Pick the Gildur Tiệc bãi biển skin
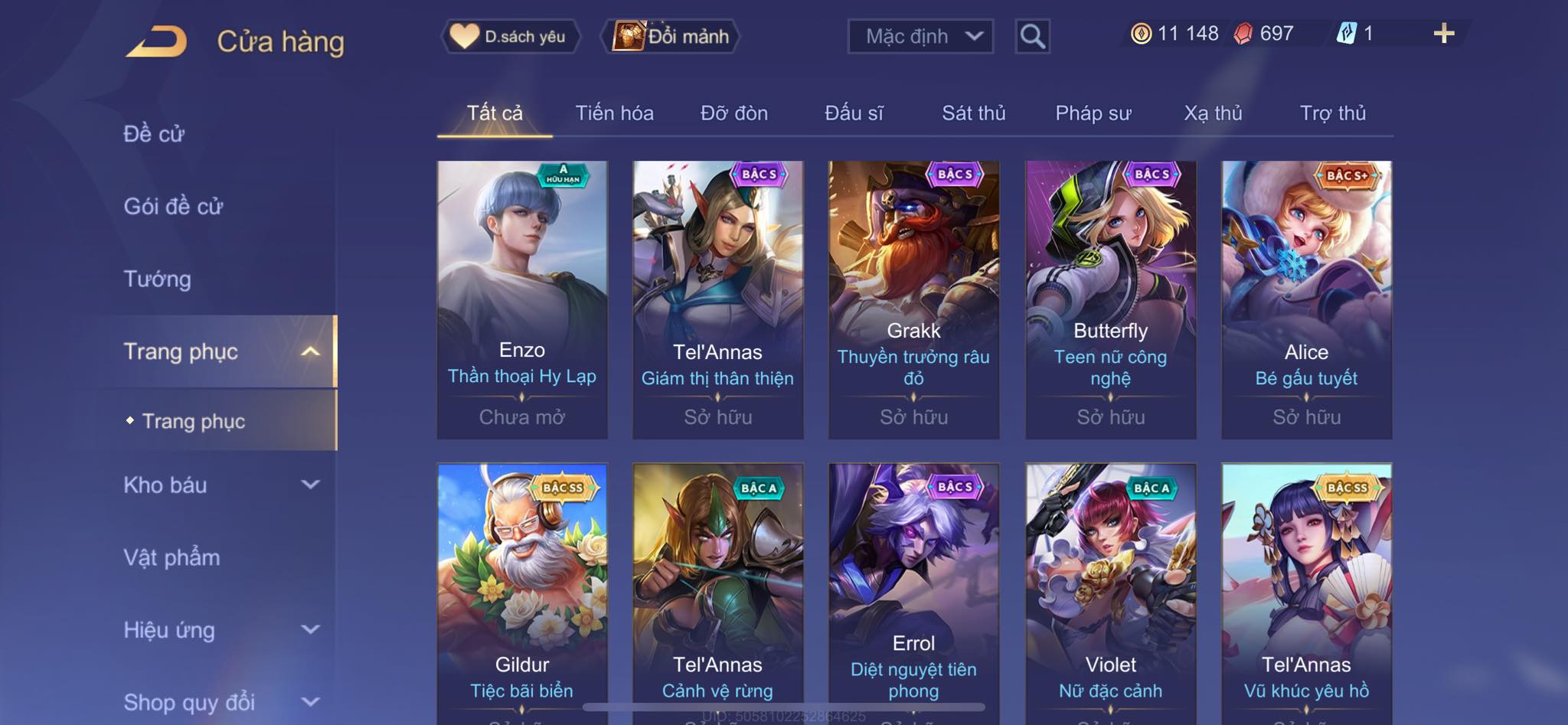The height and width of the screenshot is (725, 1568). [522, 589]
